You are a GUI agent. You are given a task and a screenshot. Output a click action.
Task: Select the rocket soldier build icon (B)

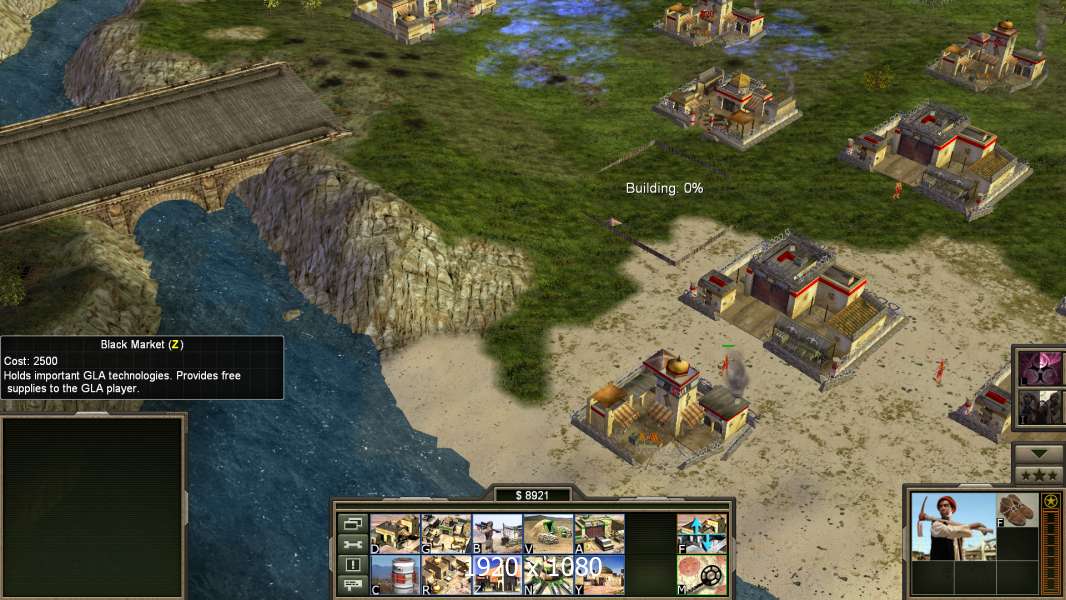tap(497, 534)
